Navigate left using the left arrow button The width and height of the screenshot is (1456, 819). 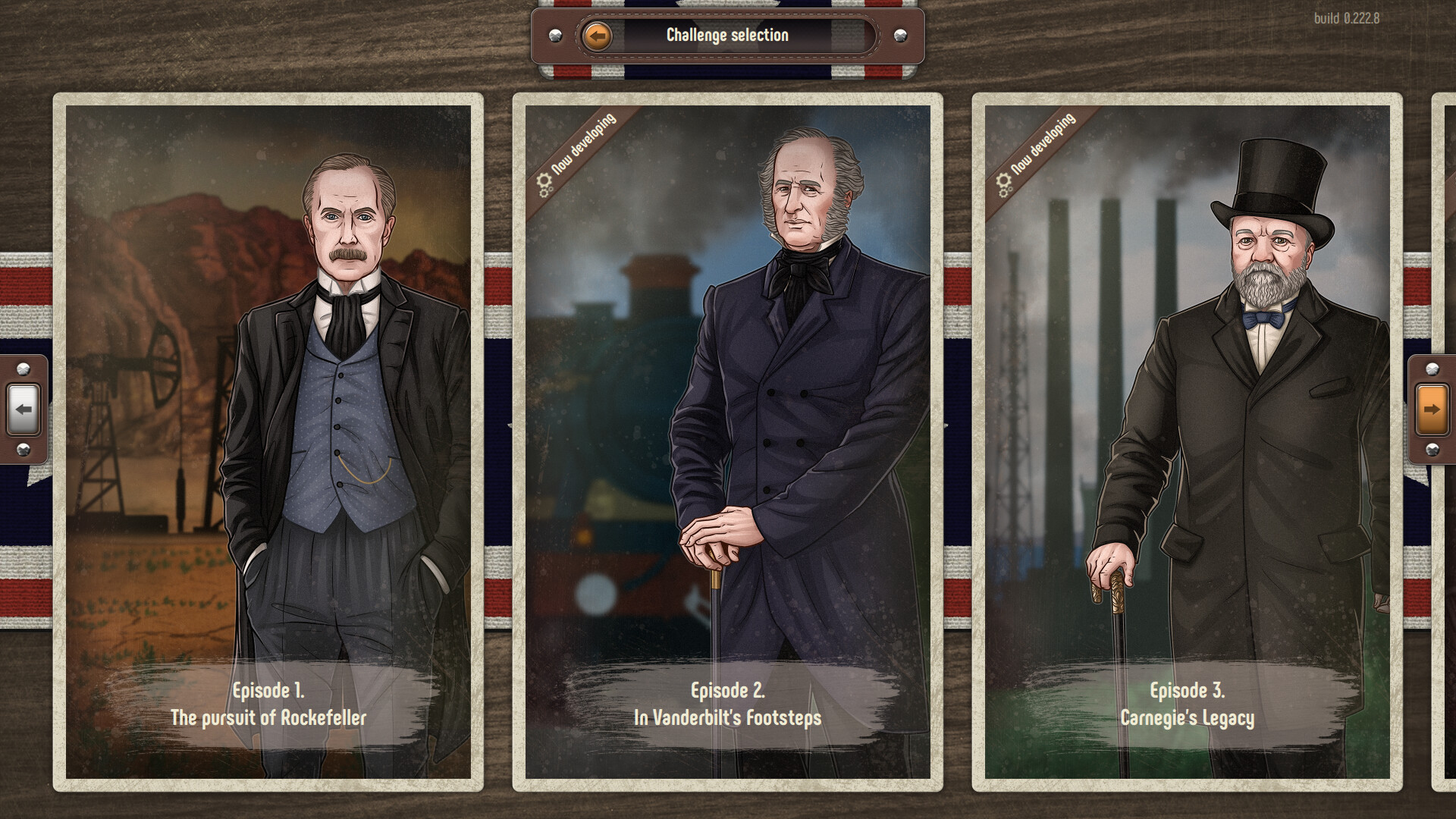pos(25,409)
